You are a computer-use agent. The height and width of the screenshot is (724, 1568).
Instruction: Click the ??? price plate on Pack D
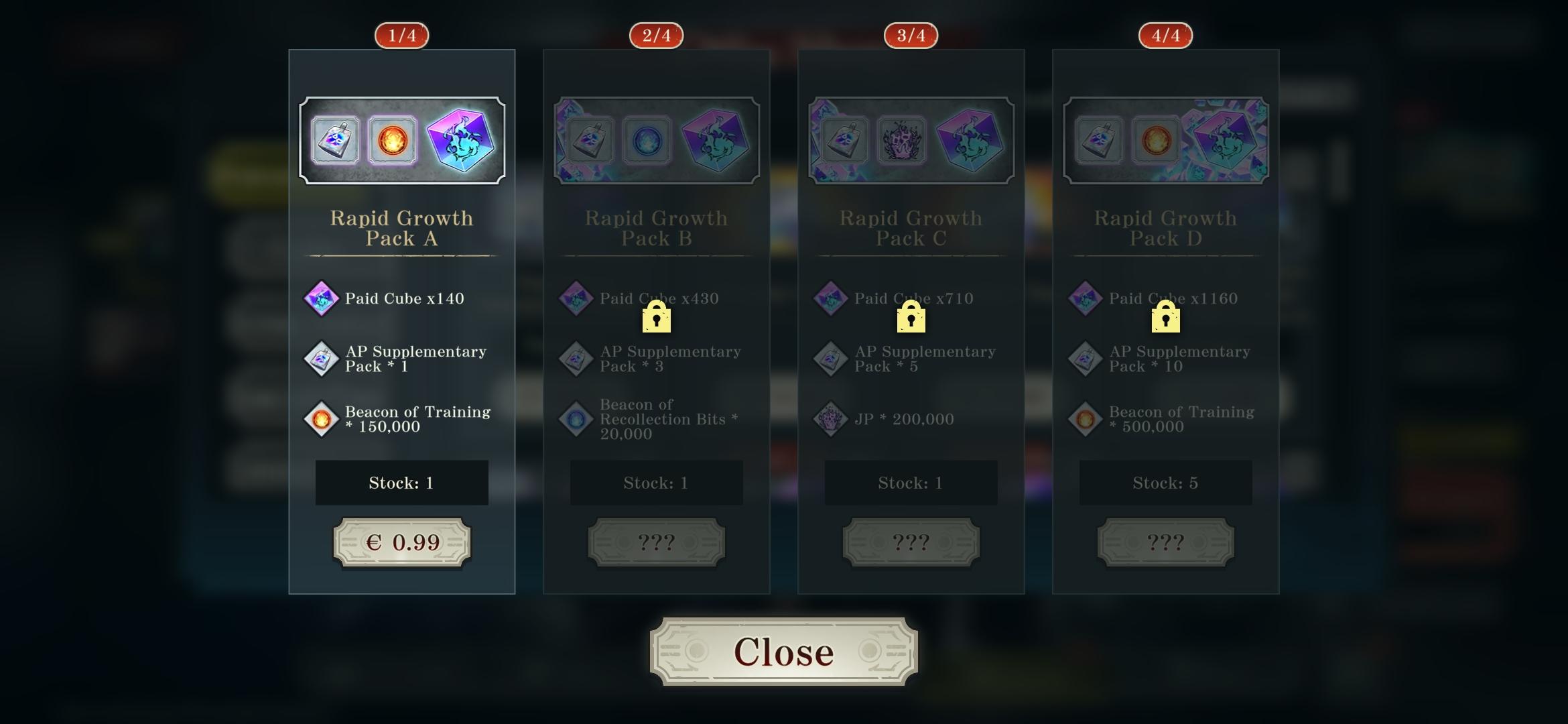point(1165,542)
